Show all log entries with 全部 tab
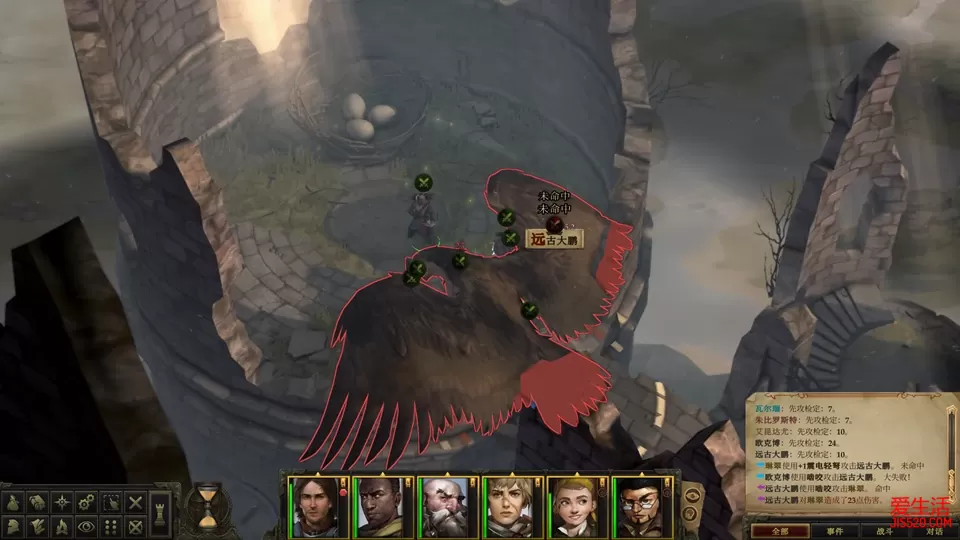 pos(766,531)
